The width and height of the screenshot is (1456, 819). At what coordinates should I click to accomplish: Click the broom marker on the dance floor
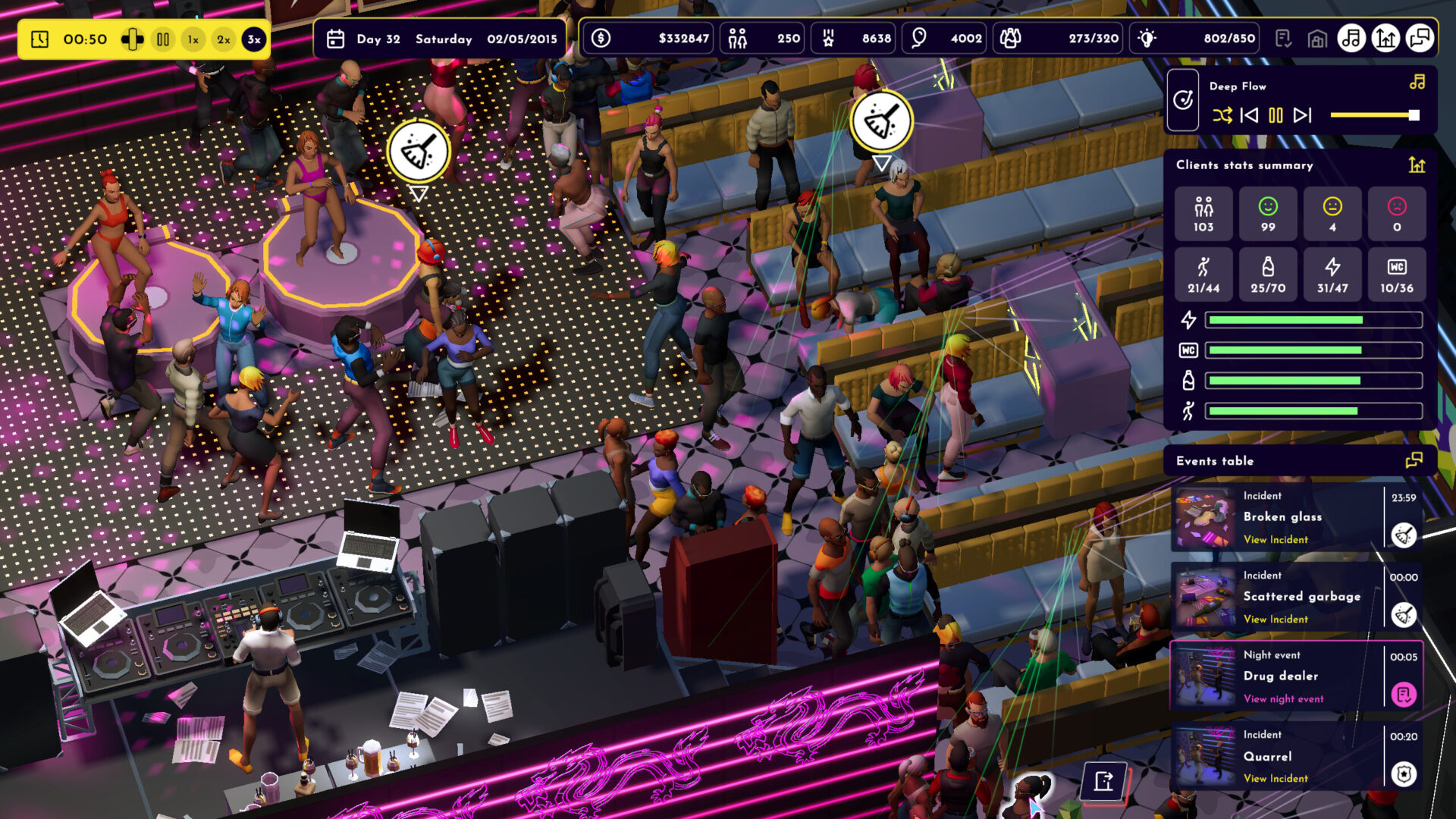pyautogui.click(x=419, y=152)
